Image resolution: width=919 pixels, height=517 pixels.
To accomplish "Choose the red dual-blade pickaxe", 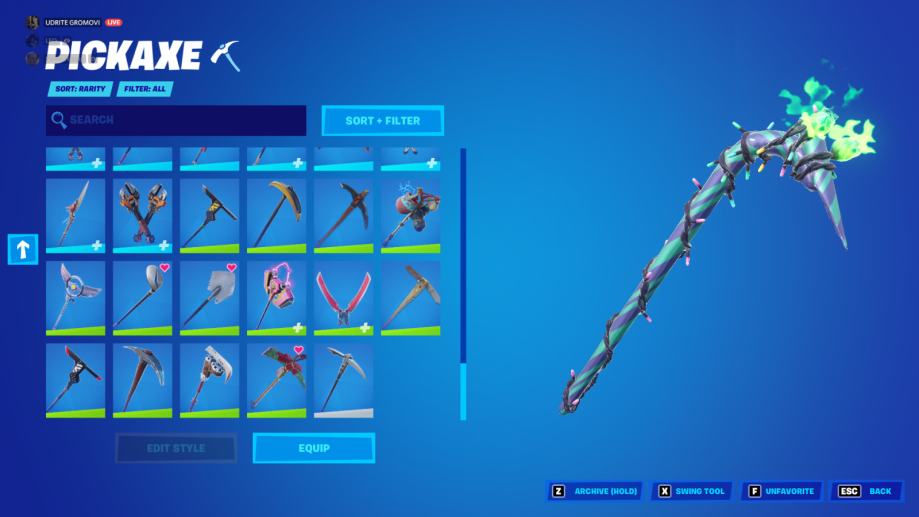I will 343,298.
